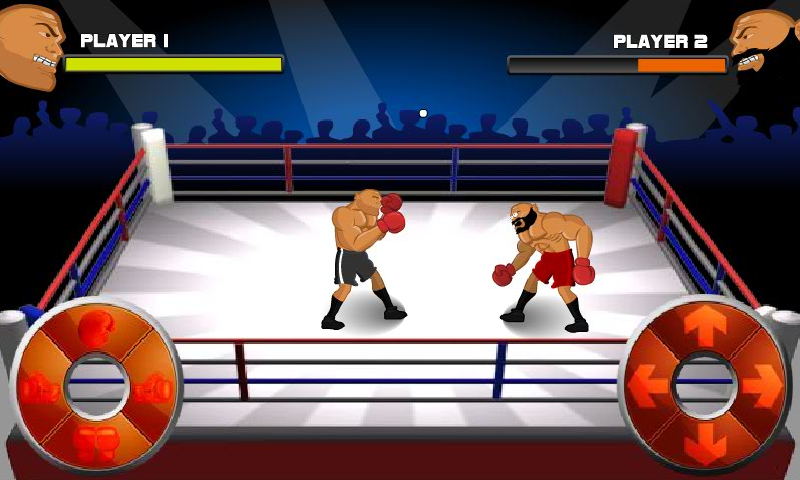Move right with the right arrow button
800x480 pixels.
(762, 385)
